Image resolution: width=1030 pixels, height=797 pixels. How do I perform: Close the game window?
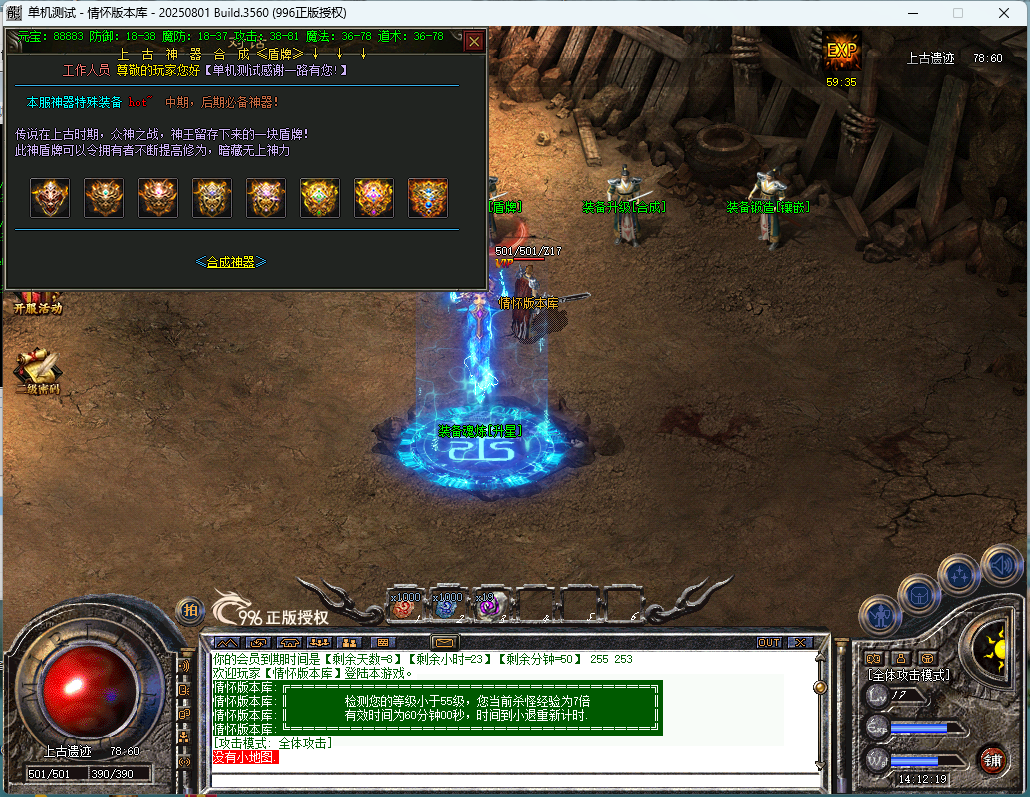coord(1004,13)
